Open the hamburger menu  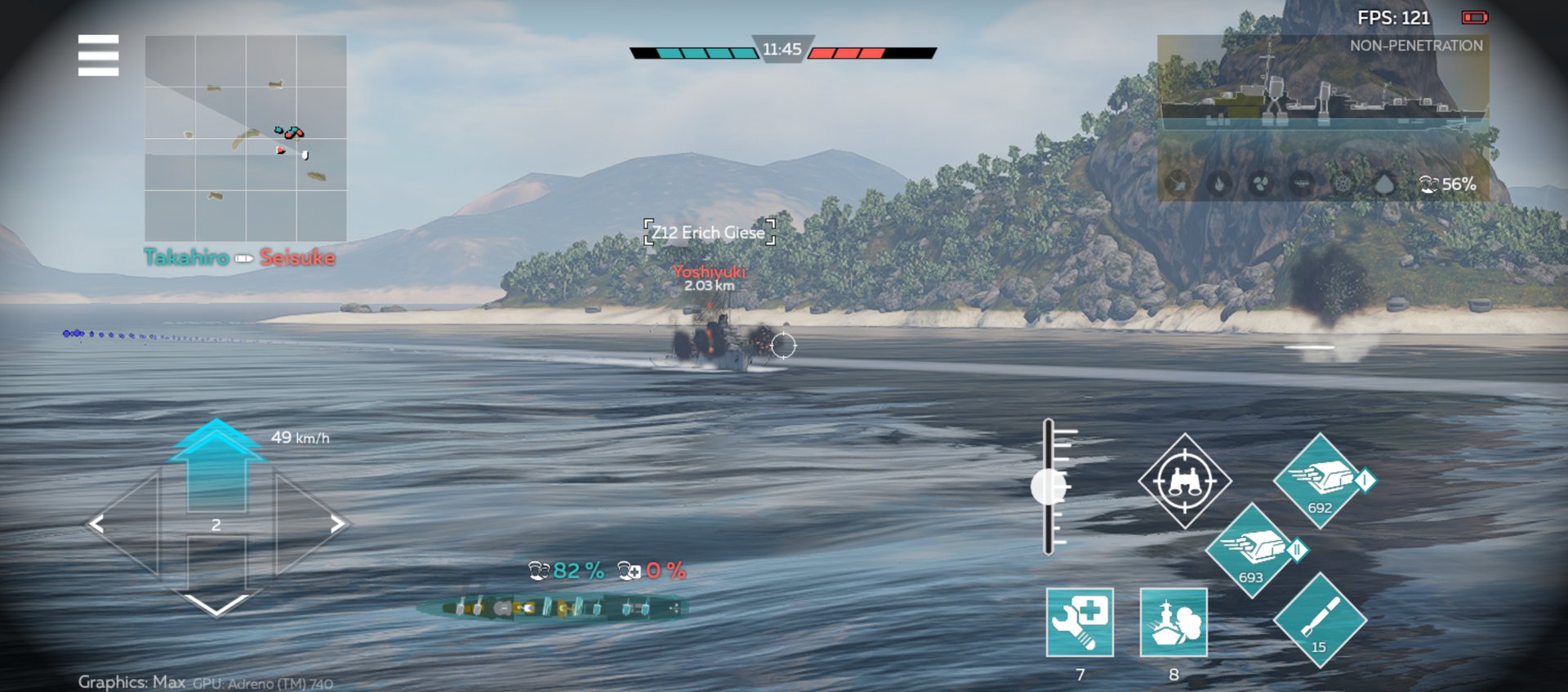(x=98, y=56)
